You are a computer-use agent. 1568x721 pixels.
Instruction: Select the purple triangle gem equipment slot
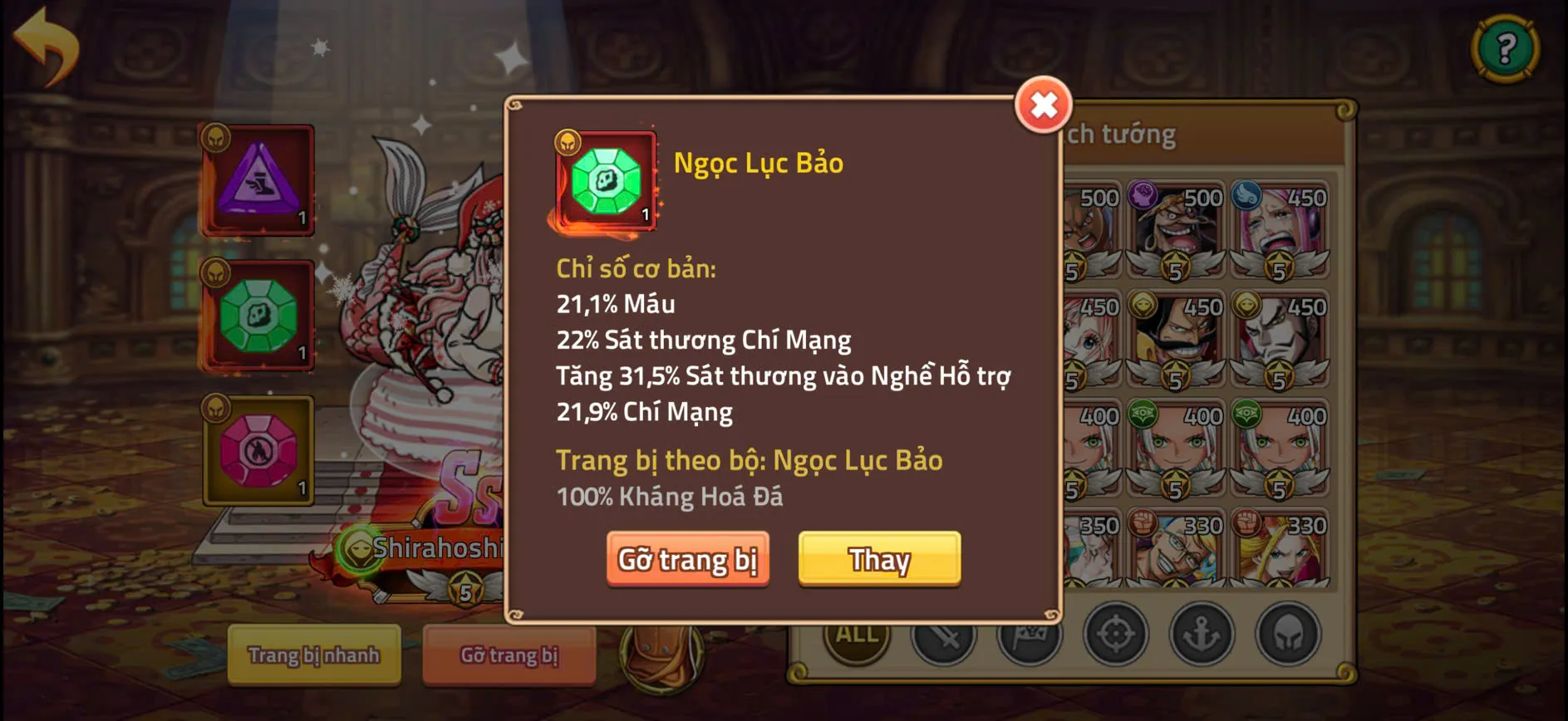(258, 179)
